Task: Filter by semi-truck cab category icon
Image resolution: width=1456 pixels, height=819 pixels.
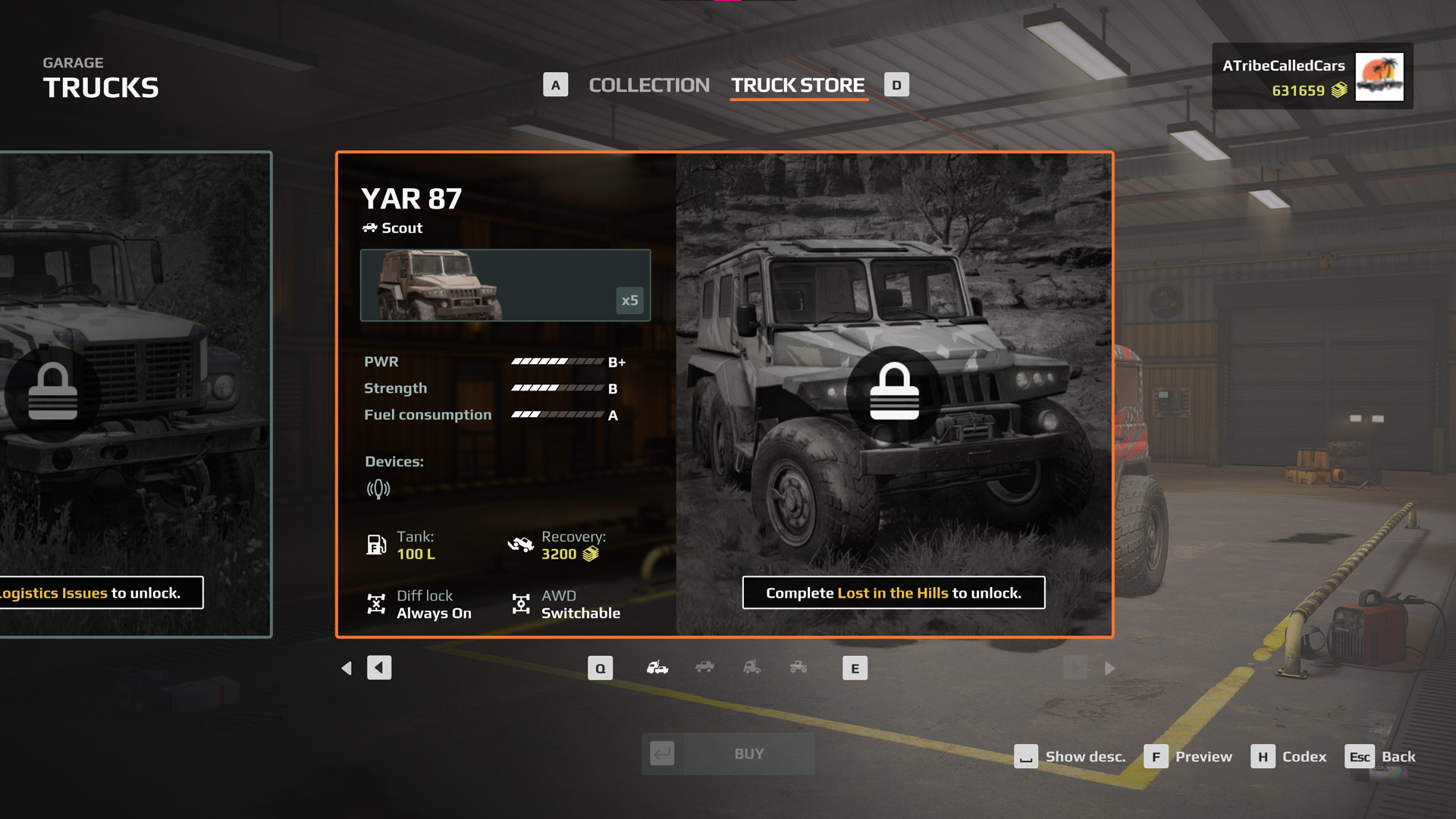Action: pos(752,668)
